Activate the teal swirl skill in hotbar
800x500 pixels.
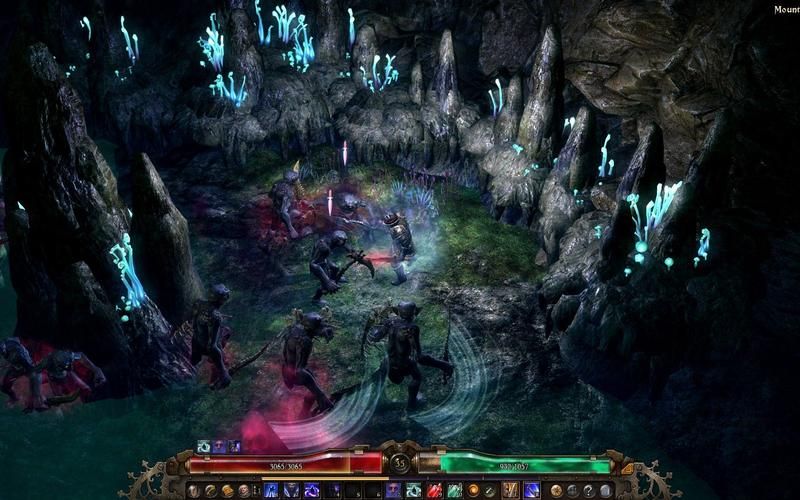[x=413, y=490]
